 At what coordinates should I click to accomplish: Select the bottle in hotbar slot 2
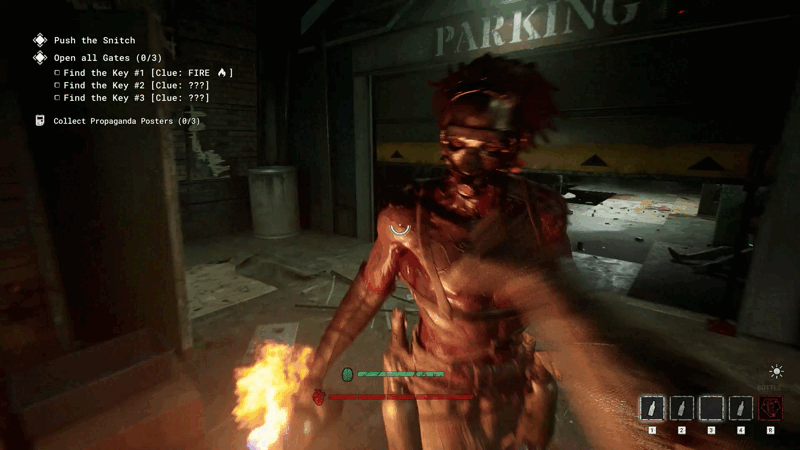[682, 408]
